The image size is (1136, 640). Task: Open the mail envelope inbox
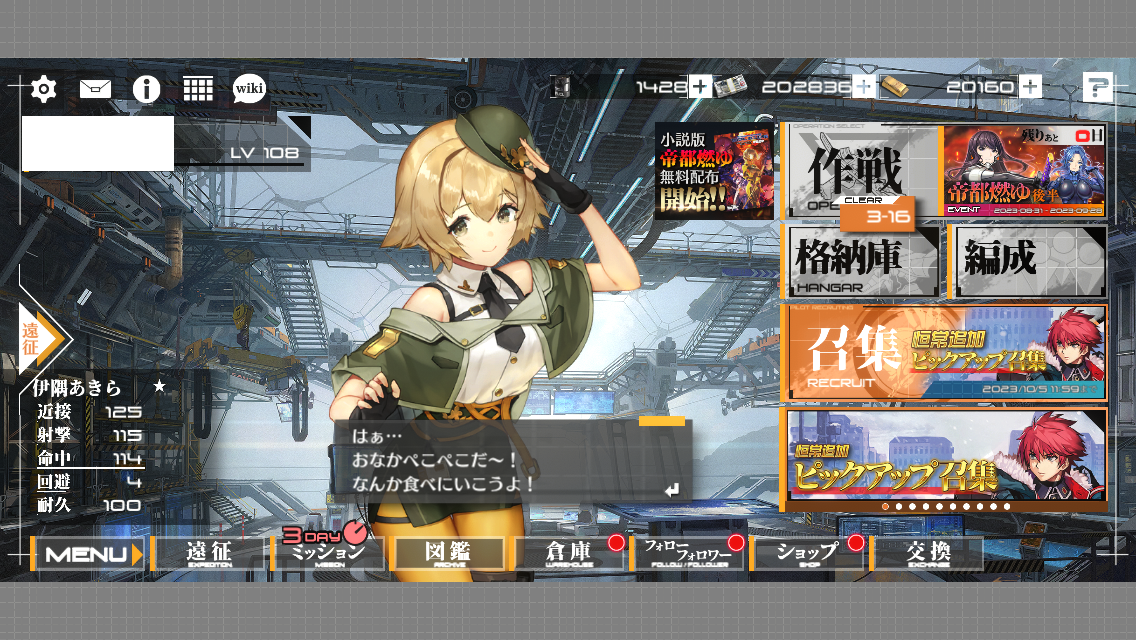click(95, 89)
